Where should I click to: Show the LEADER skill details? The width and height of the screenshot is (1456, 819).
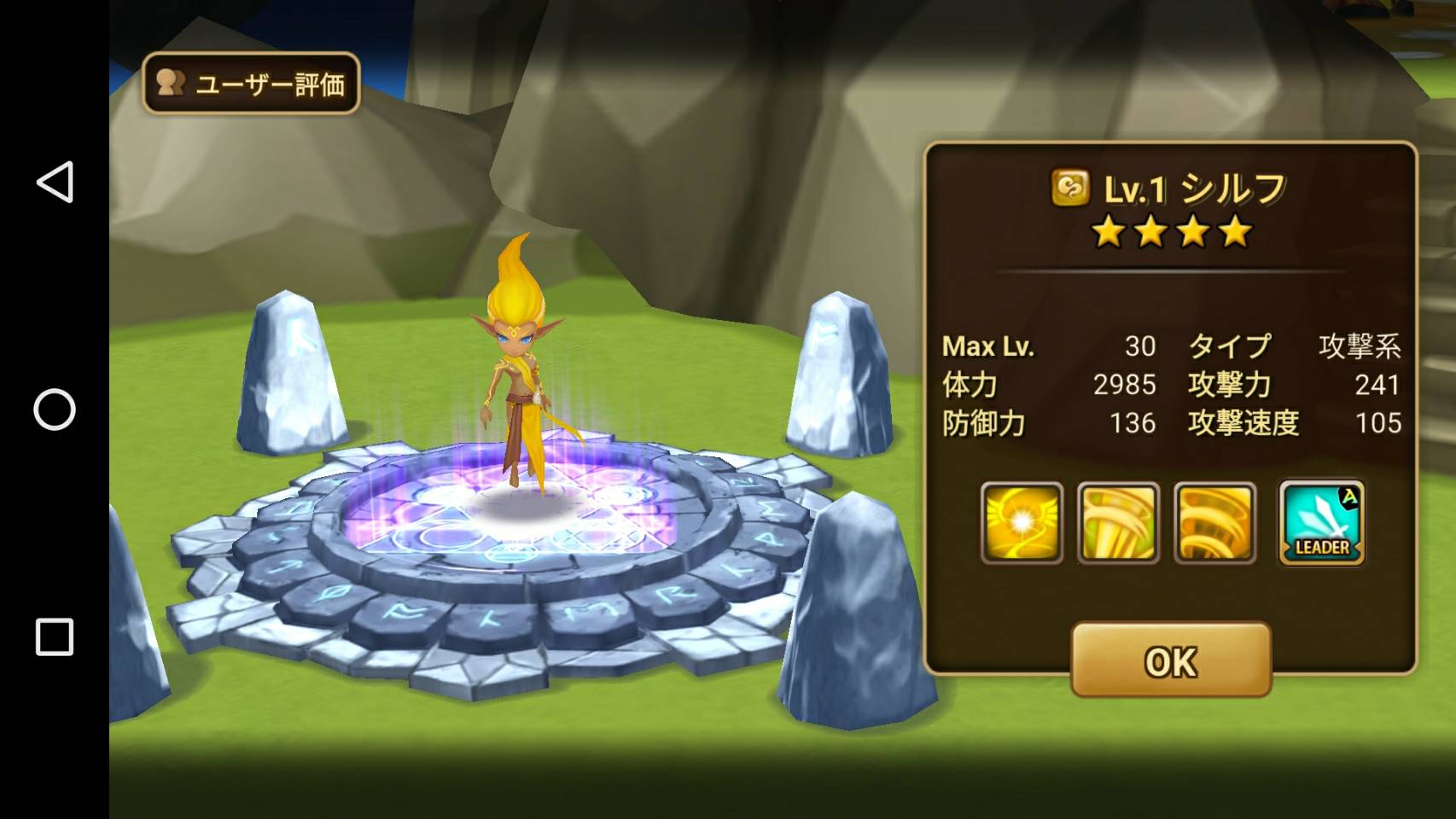coord(1321,522)
